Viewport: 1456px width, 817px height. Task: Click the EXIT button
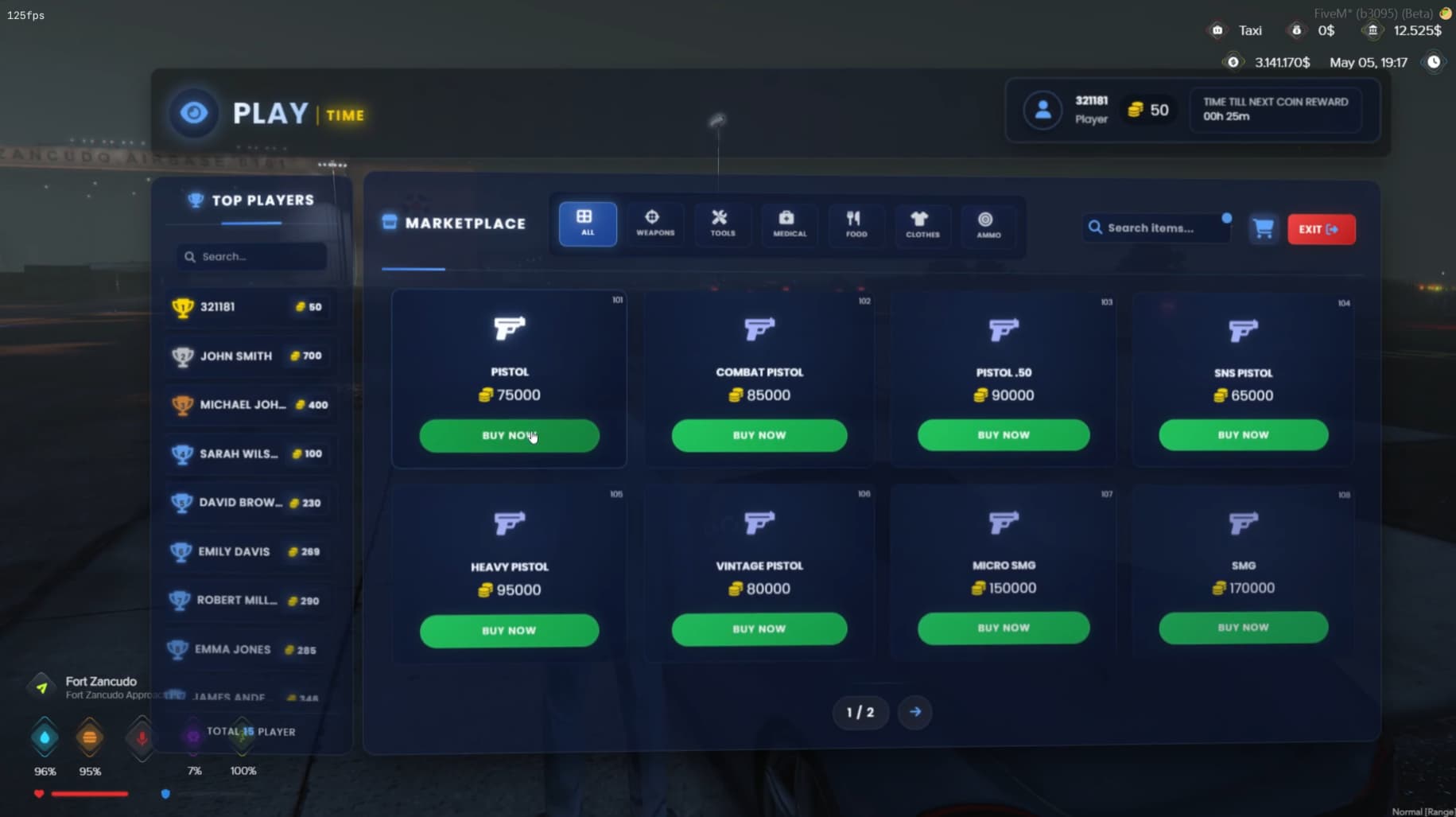(x=1321, y=228)
